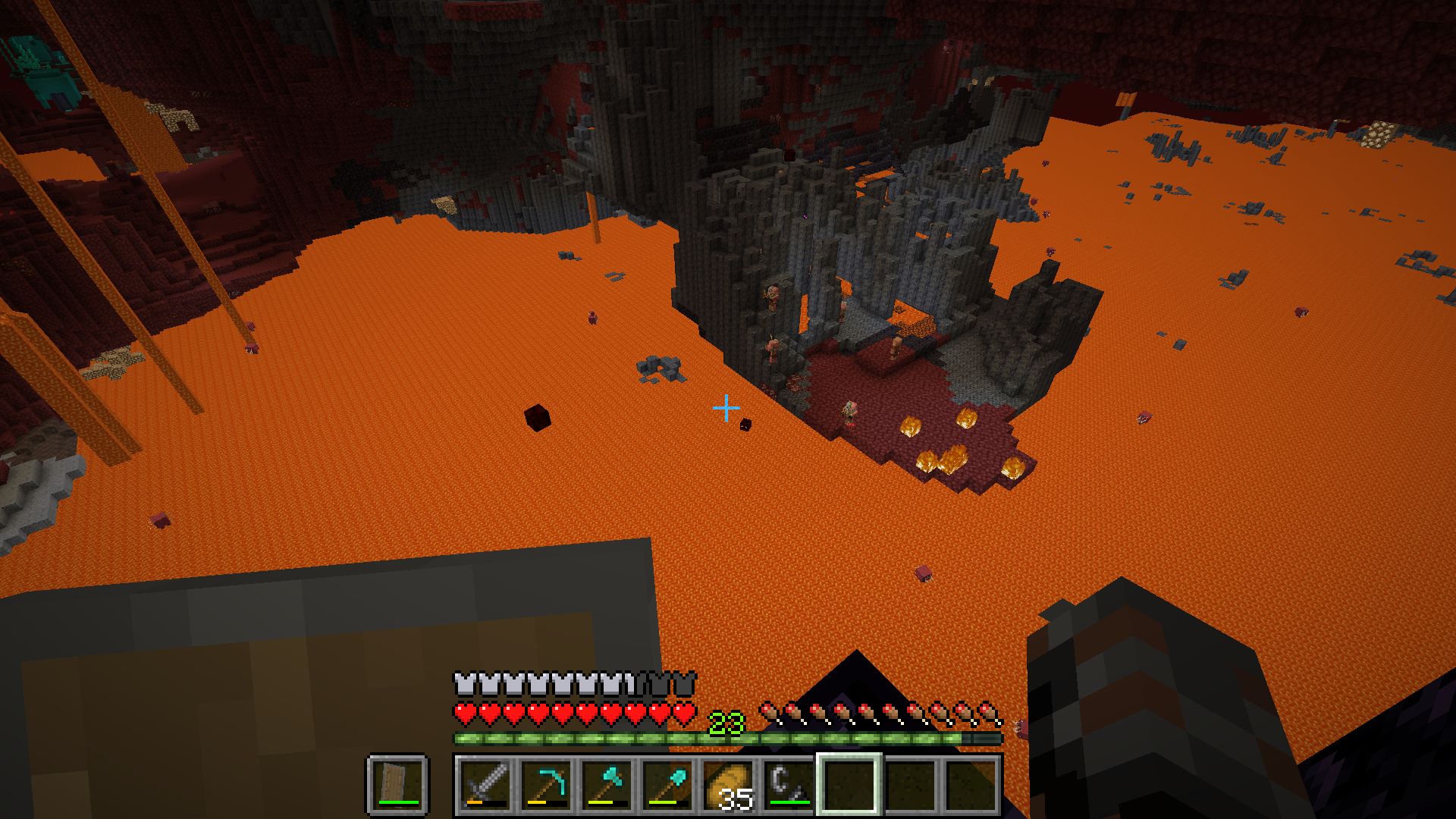Click the shield in the offhand slot
Viewport: 1456px width, 819px height.
pyautogui.click(x=396, y=786)
